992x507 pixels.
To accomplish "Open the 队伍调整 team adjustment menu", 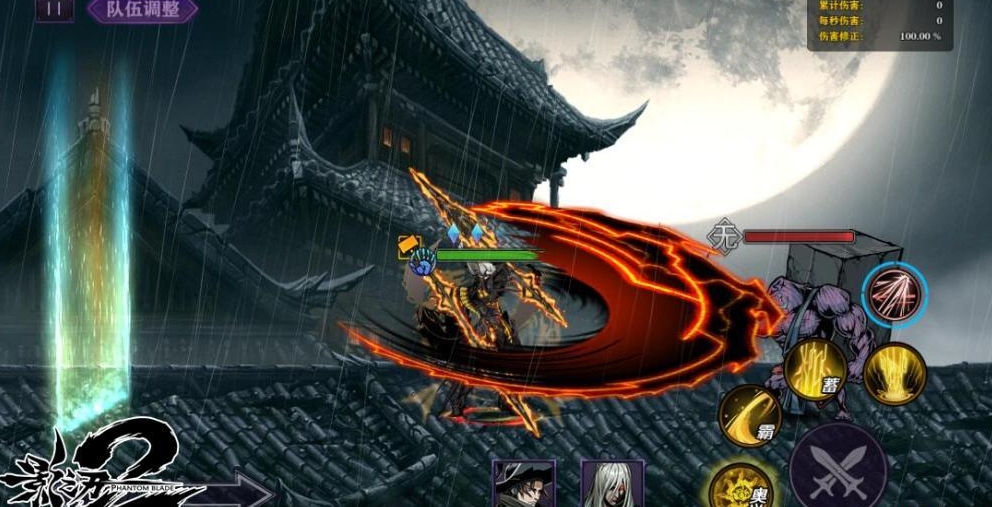I will click(141, 9).
